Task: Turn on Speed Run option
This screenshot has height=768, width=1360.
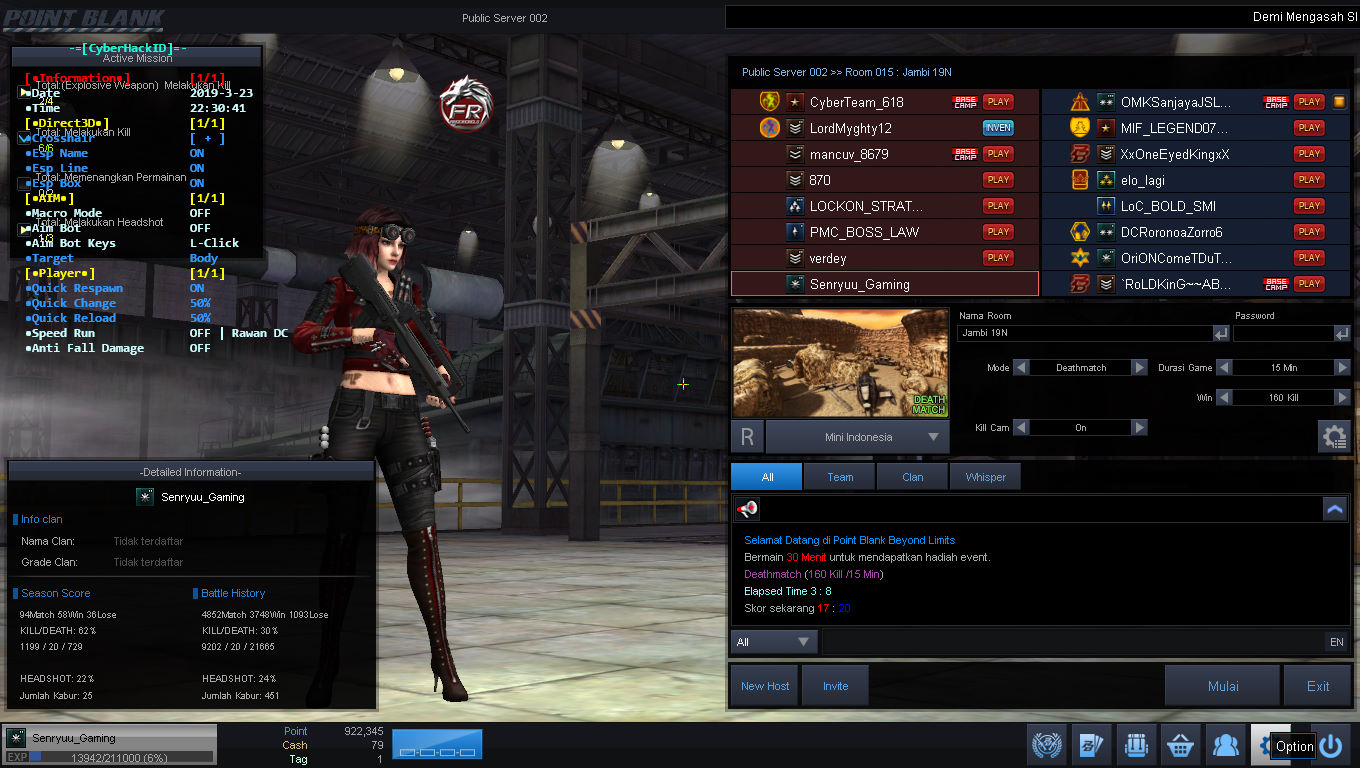Action: tap(200, 332)
